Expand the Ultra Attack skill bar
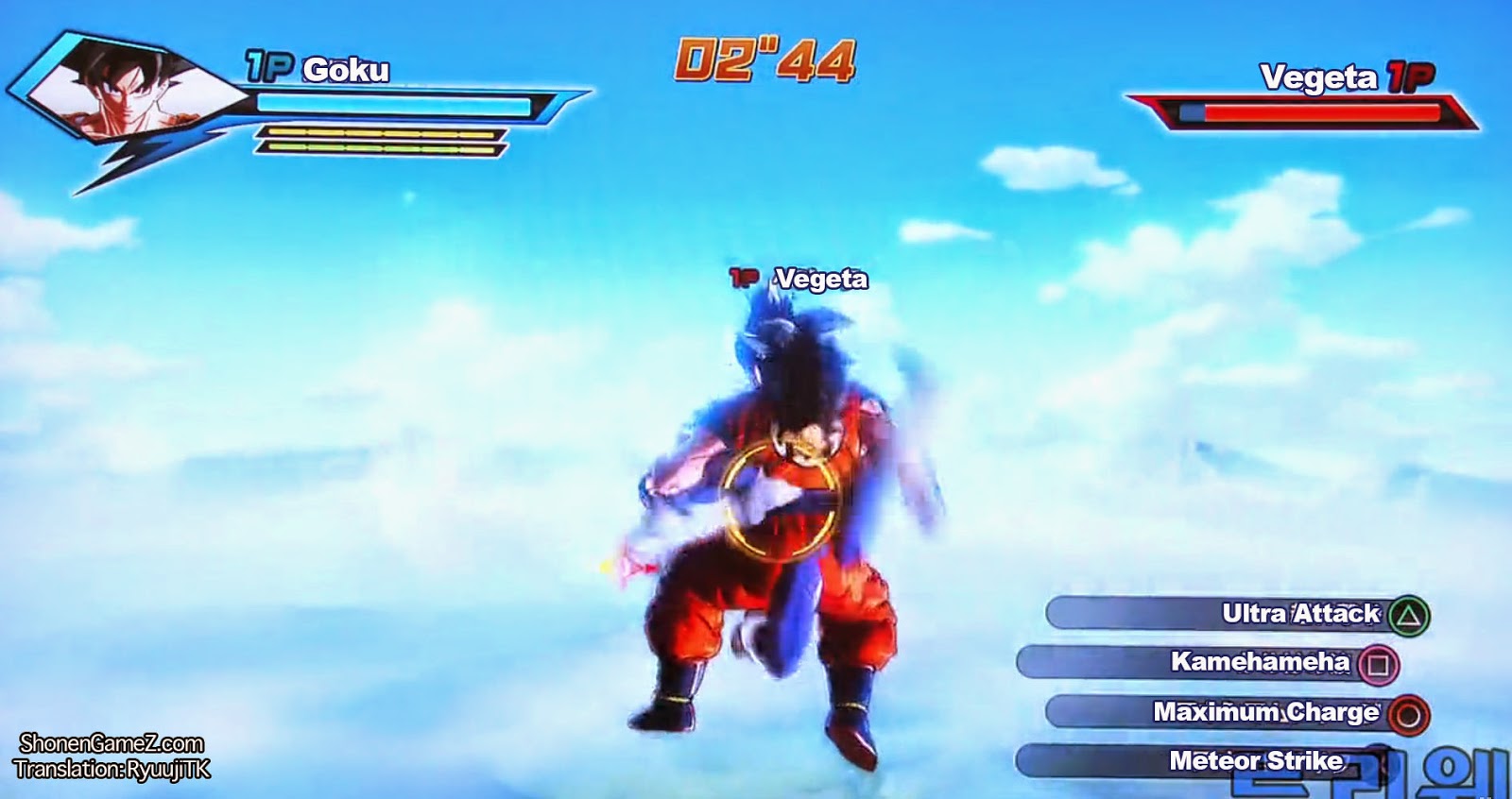 coord(1228,615)
